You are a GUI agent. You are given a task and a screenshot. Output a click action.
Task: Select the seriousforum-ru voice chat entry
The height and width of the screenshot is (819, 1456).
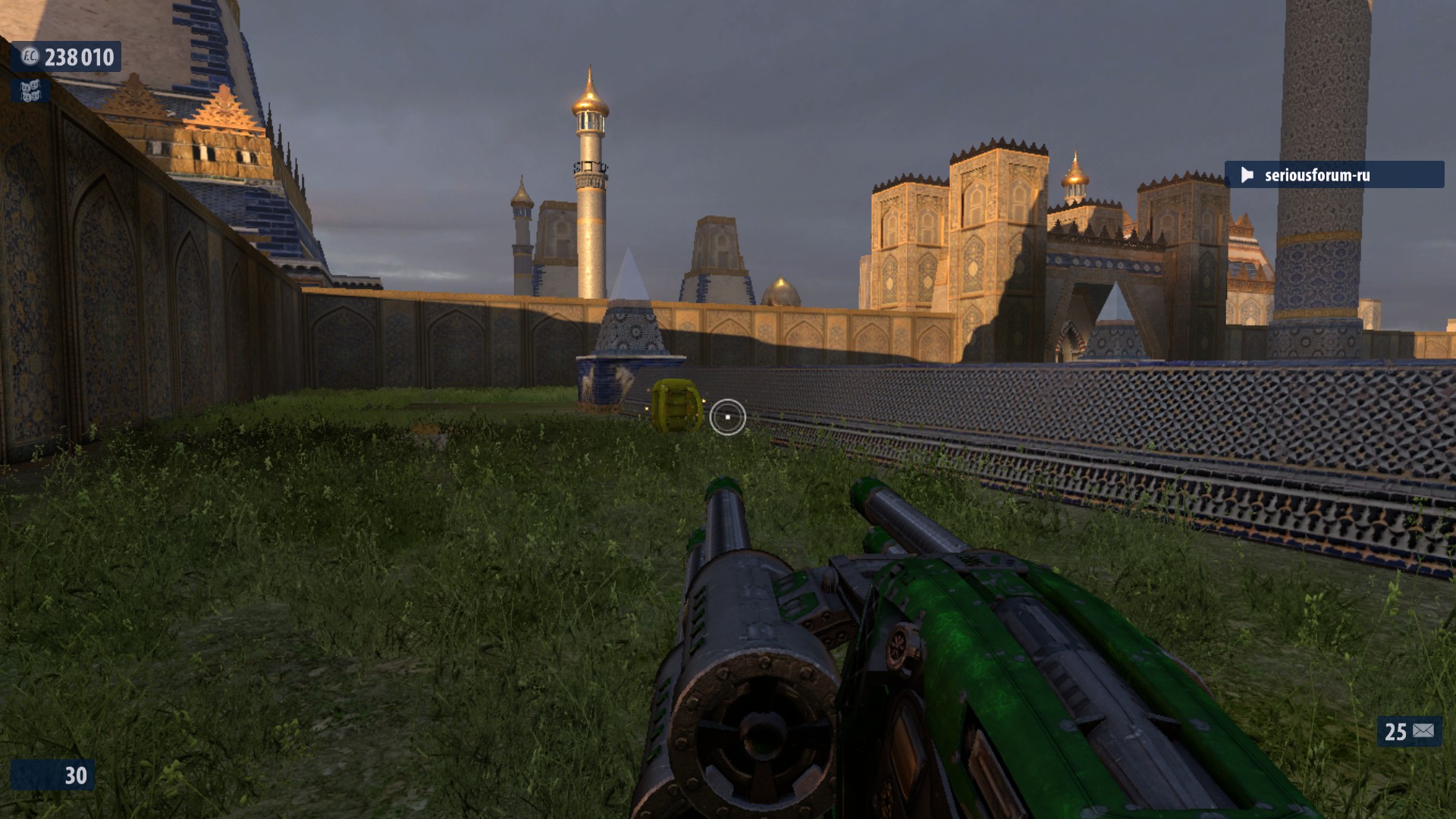click(1333, 175)
